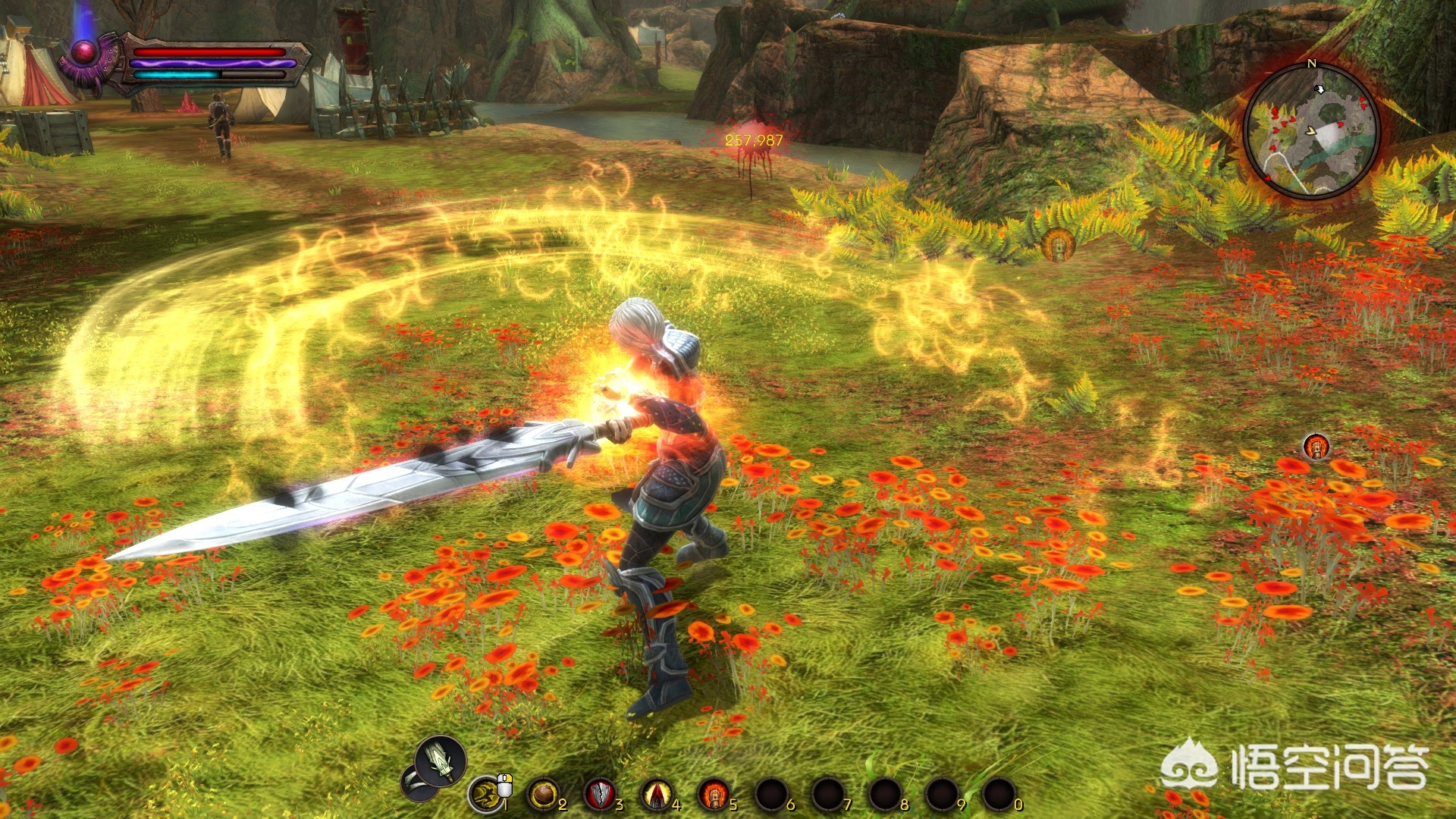Screen dimensions: 1456x819
Task: Activate the cracked shield ability in slot 3
Action: pyautogui.click(x=600, y=794)
